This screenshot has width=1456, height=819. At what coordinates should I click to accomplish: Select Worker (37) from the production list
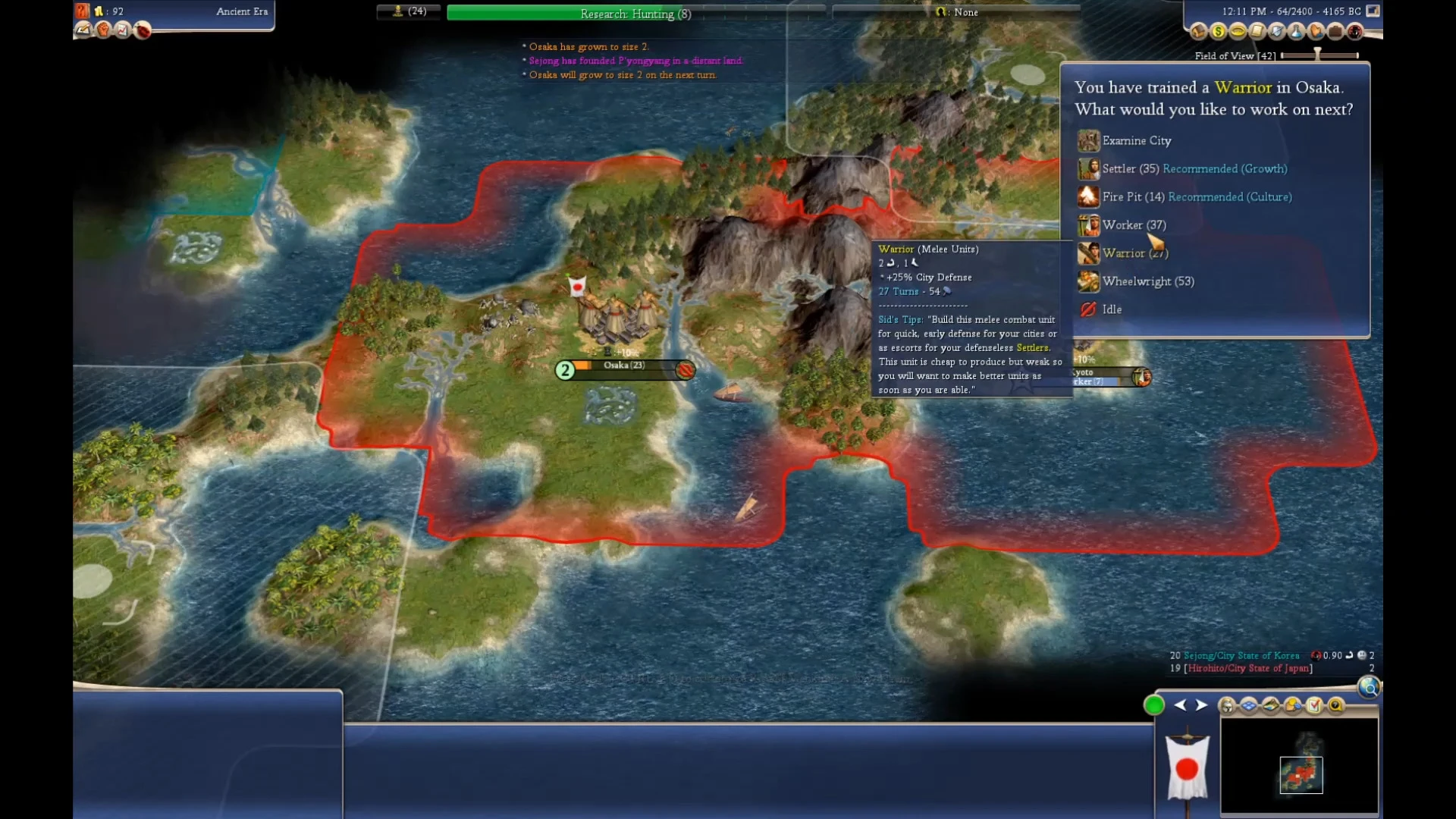[x=1134, y=224]
